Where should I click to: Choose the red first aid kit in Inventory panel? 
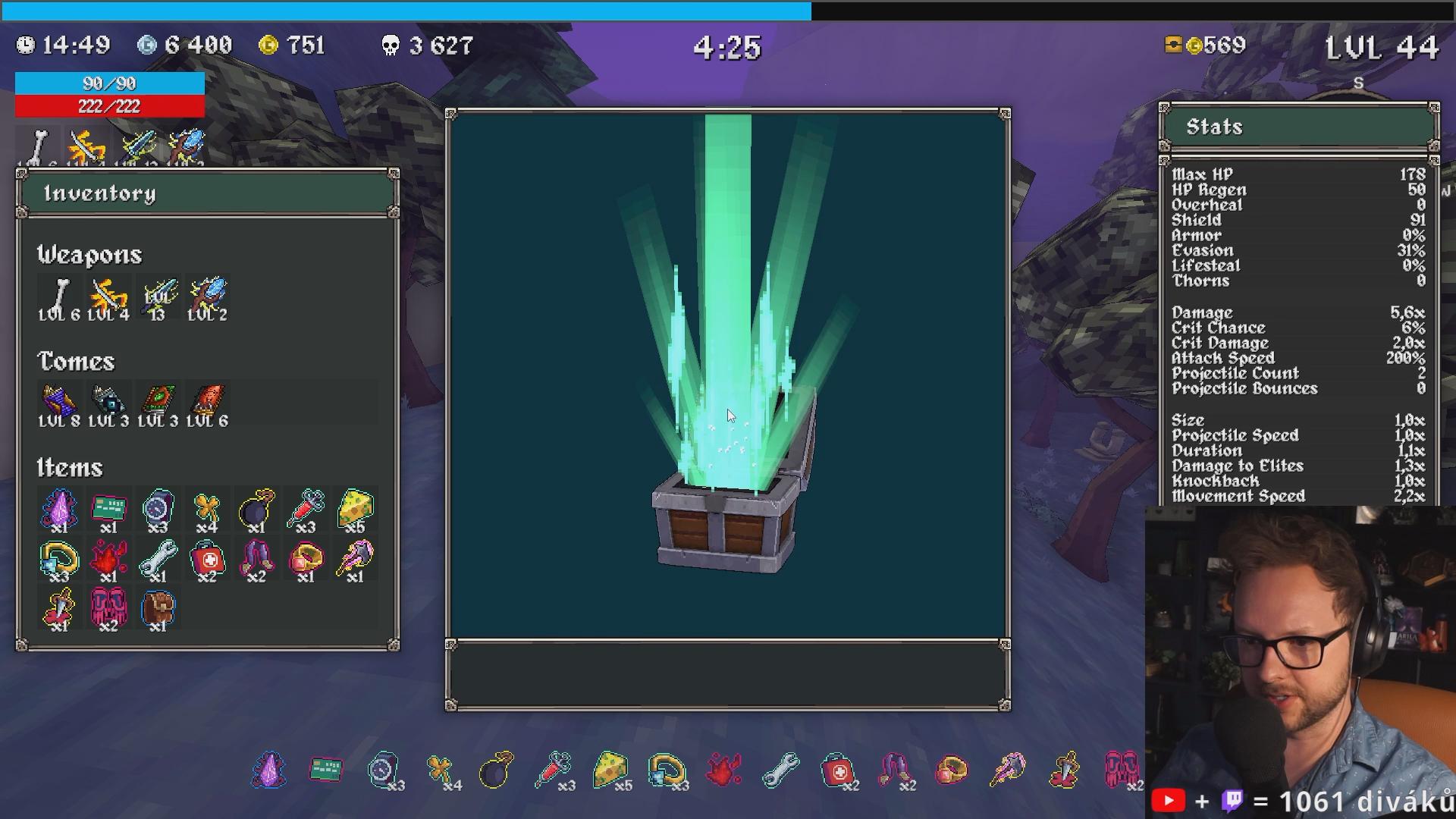click(x=207, y=558)
